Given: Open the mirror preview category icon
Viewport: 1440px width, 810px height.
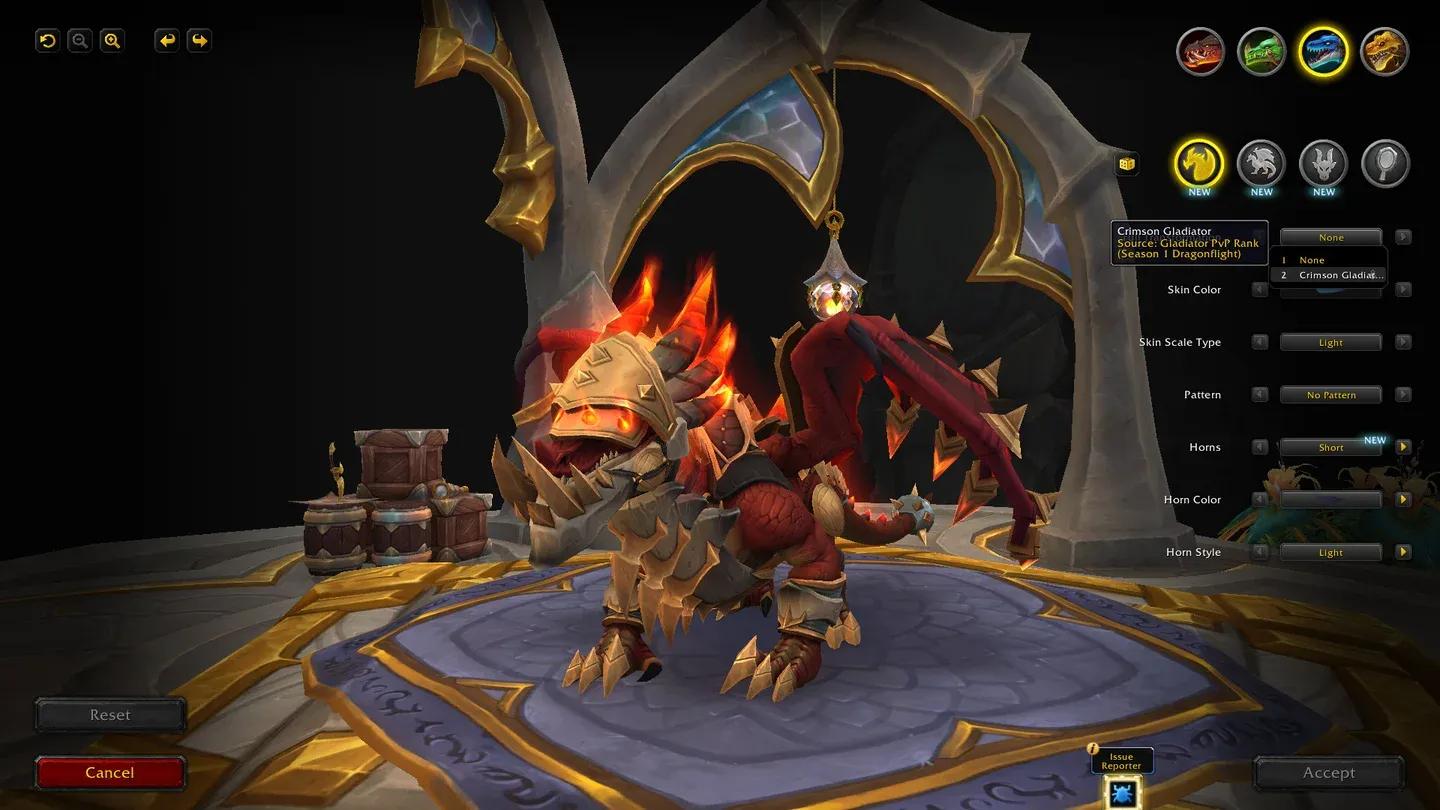Looking at the screenshot, I should tap(1385, 162).
